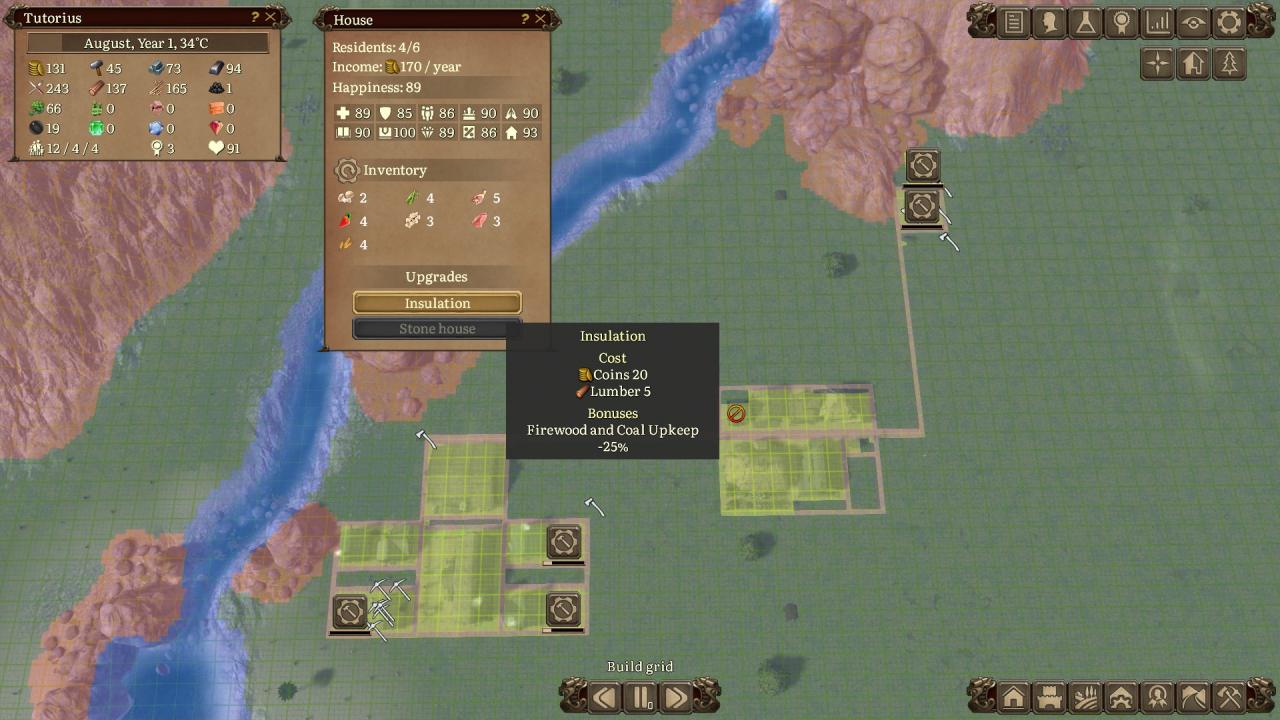This screenshot has width=1280, height=720.
Task: Select the Stone house upgrade
Action: (437, 329)
